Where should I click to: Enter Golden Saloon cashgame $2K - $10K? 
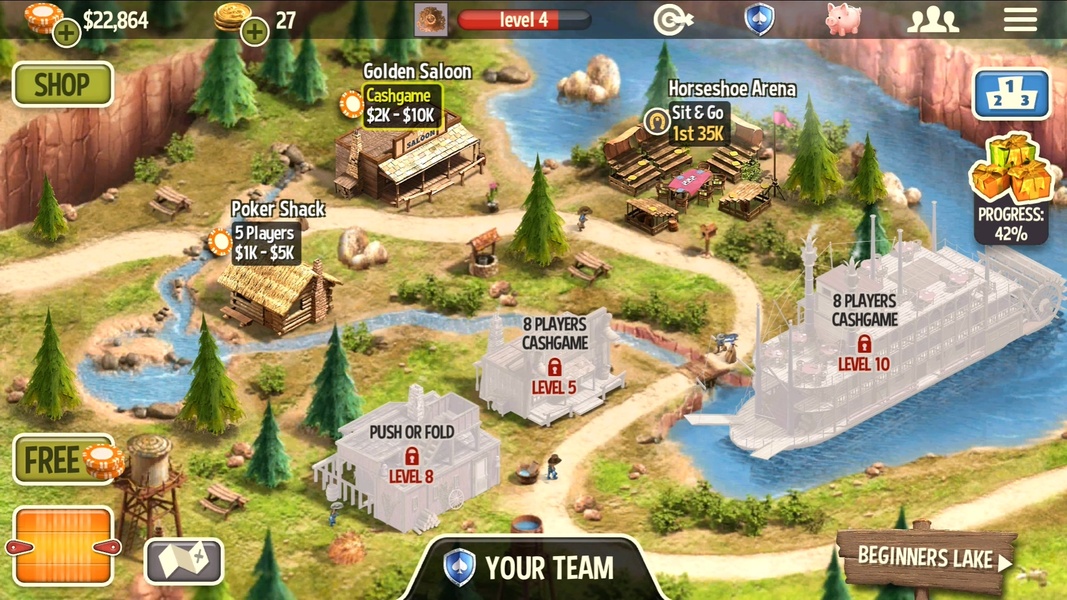(x=400, y=106)
